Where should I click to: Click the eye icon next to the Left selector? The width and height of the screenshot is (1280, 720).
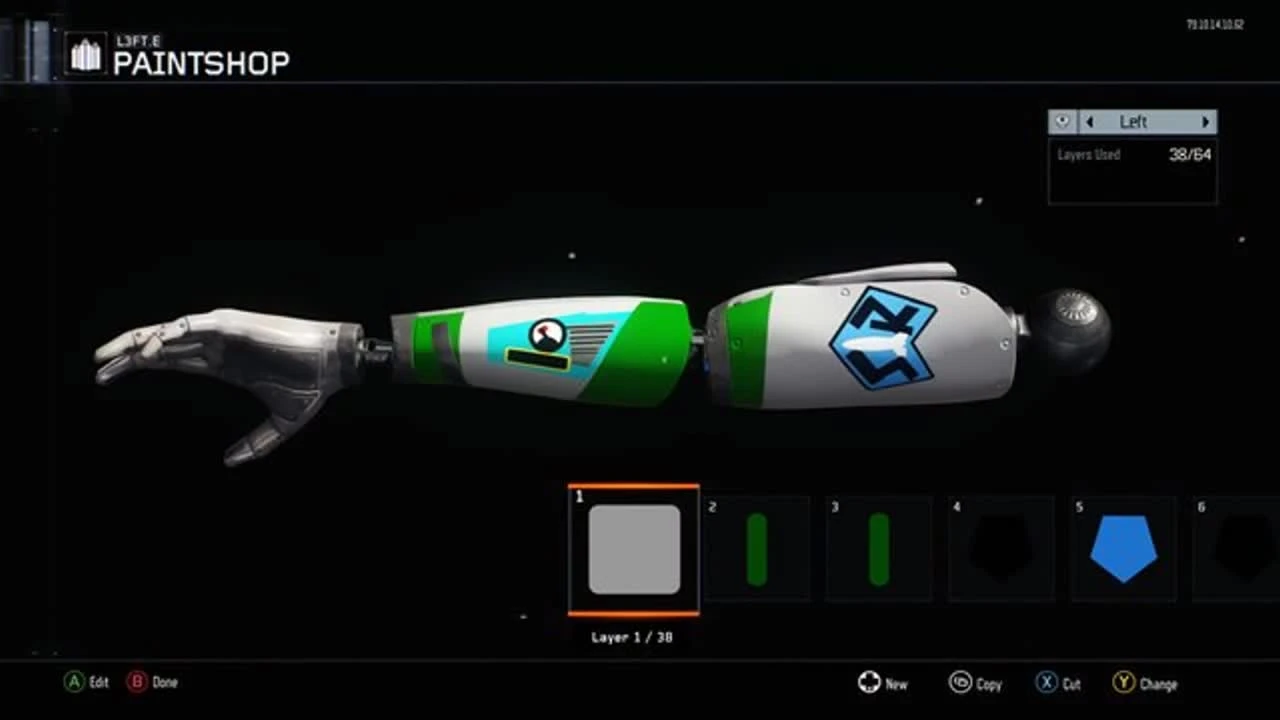coord(1061,121)
